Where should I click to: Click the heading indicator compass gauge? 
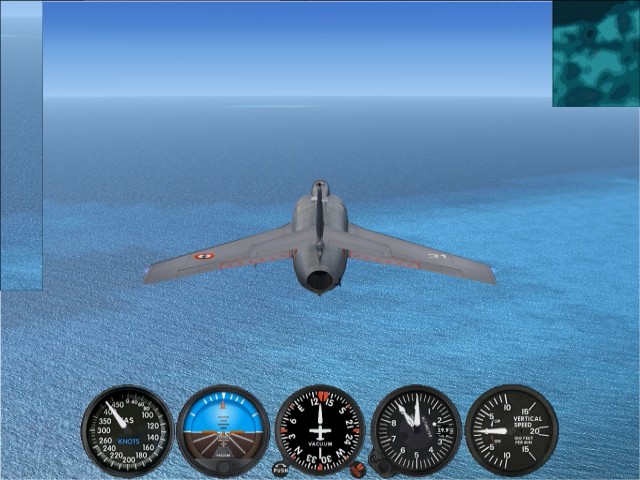point(319,430)
